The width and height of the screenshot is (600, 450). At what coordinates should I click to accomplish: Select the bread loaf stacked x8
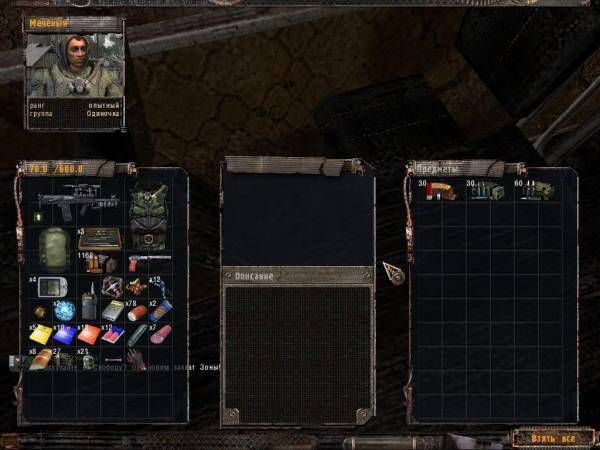coord(40,359)
